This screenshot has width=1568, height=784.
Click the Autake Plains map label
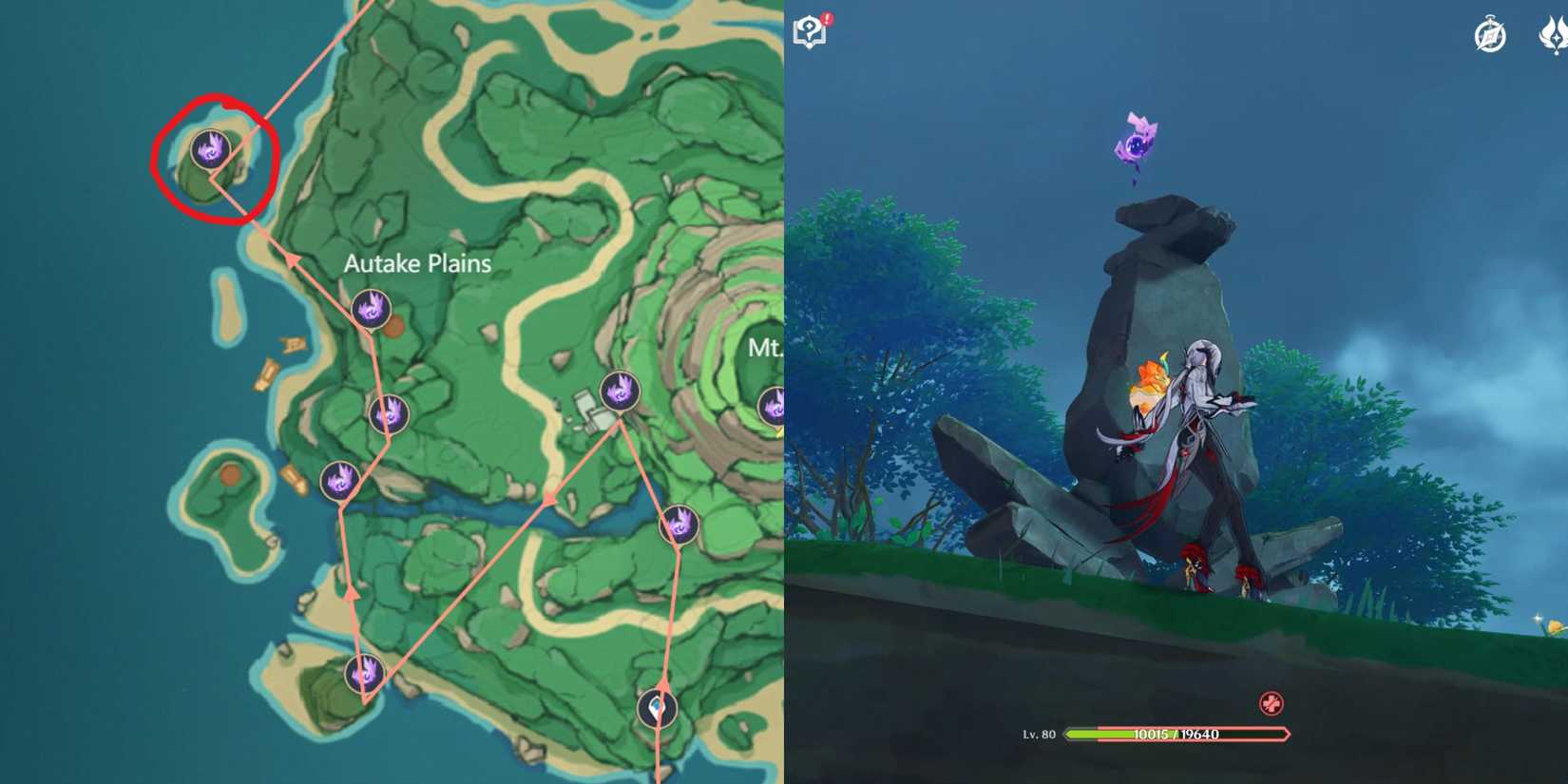(x=416, y=263)
